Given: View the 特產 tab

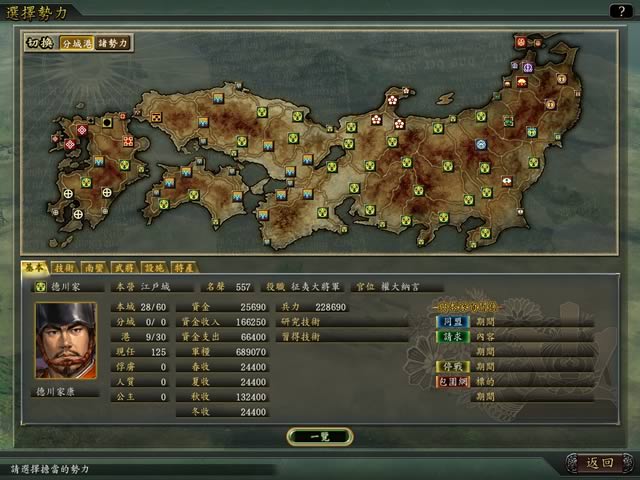Looking at the screenshot, I should point(184,267).
